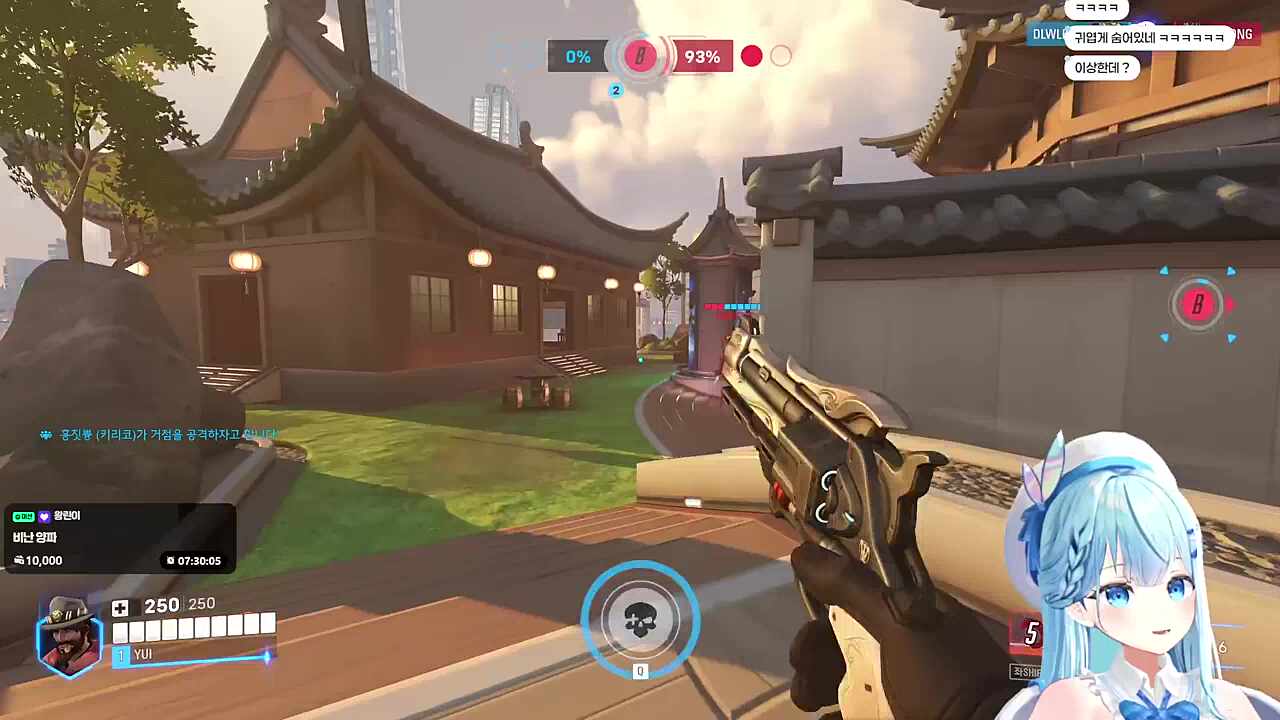Click the skull ultimate ability icon
The width and height of the screenshot is (1280, 720).
click(641, 620)
